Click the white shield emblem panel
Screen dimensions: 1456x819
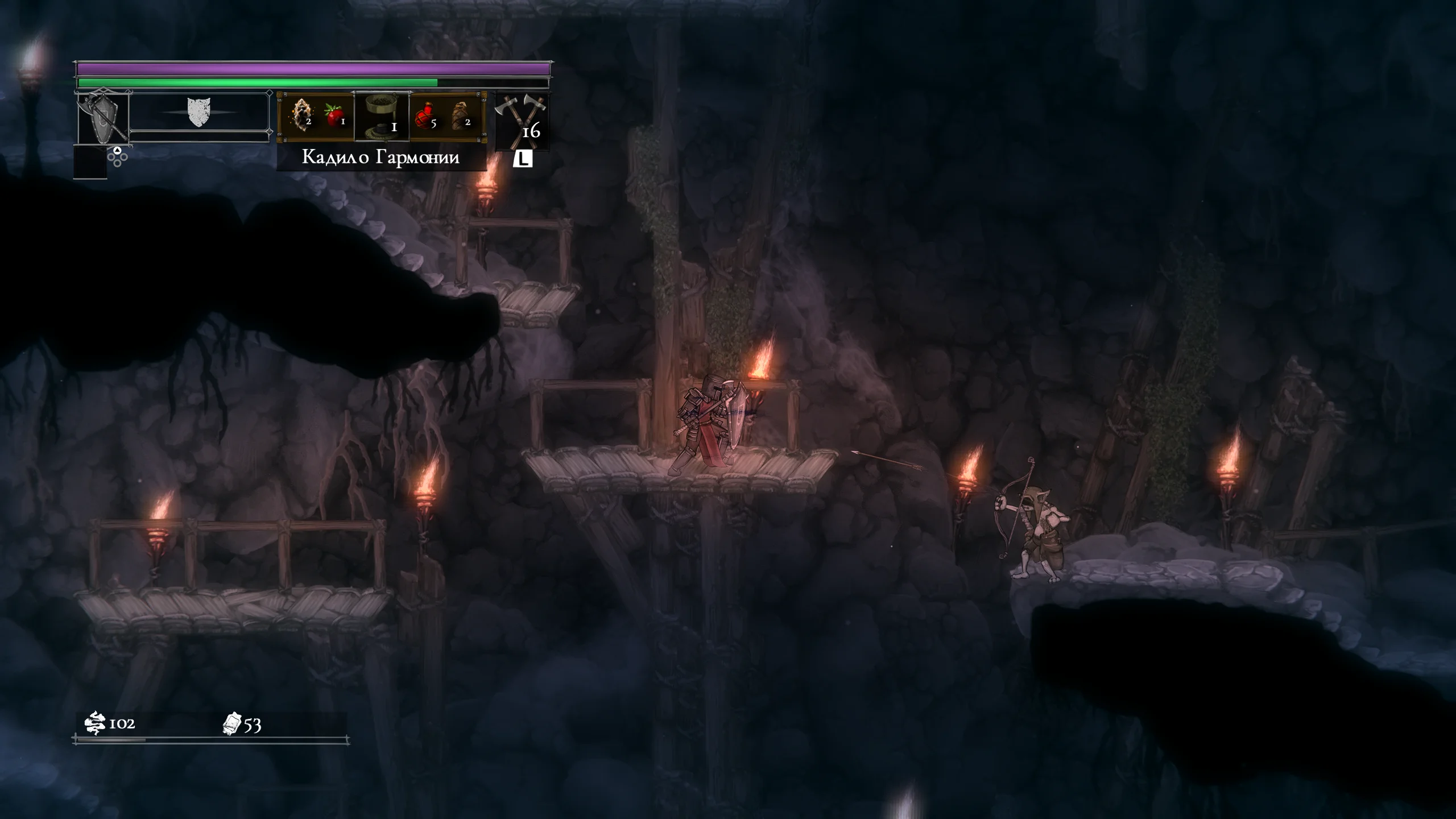click(199, 113)
